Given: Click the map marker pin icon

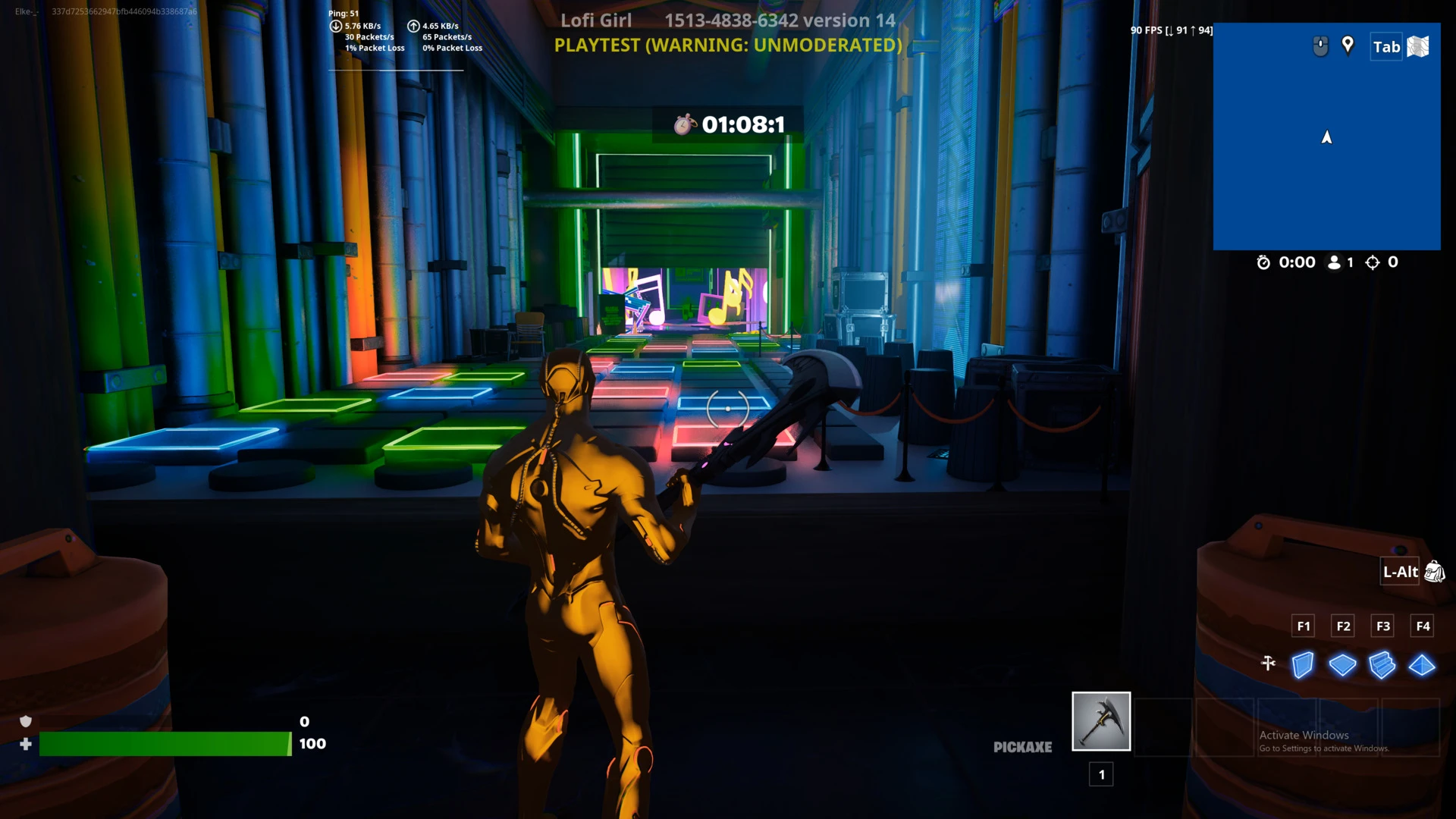Looking at the screenshot, I should point(1348,45).
